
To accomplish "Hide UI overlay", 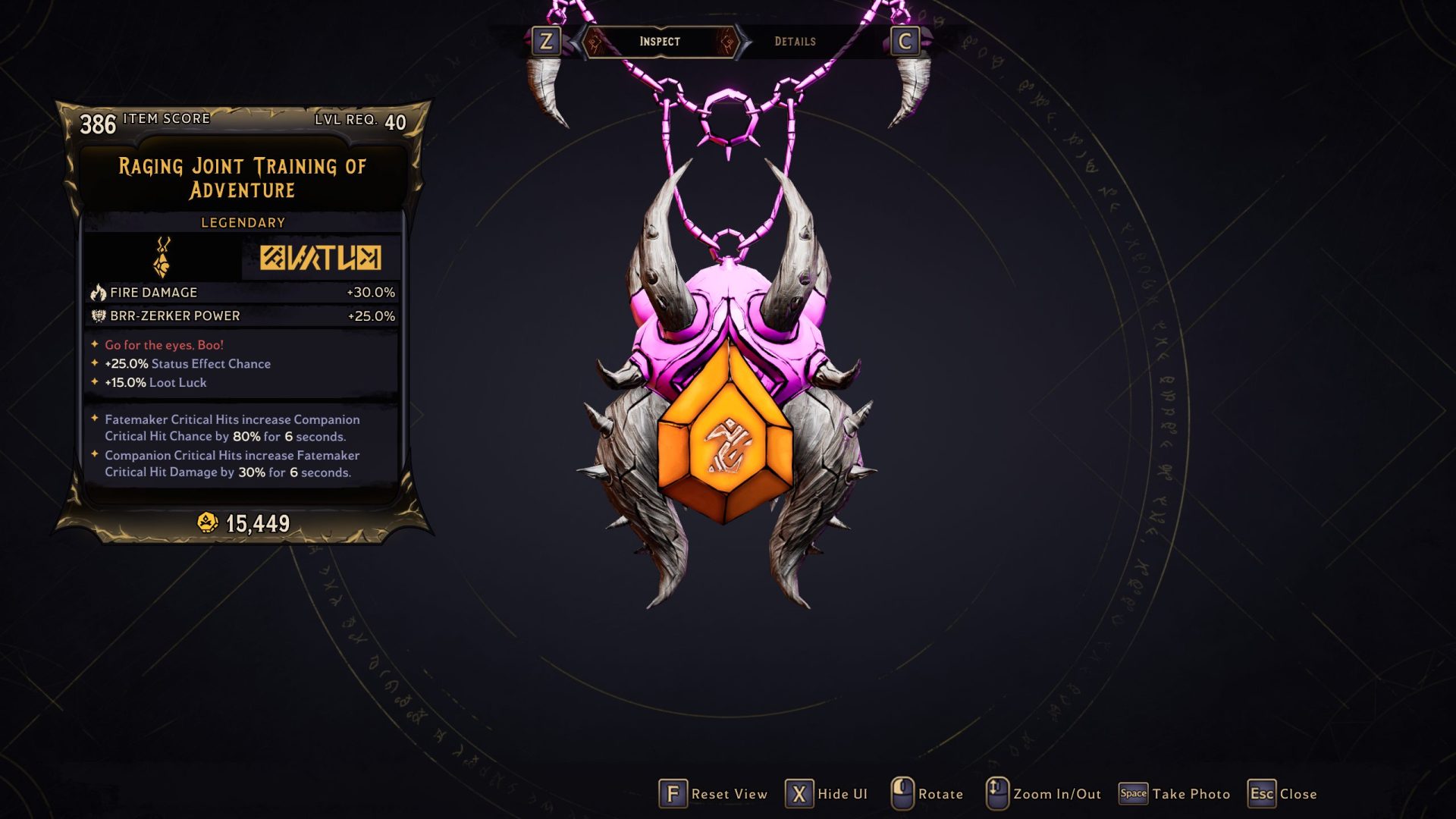I will tap(827, 794).
